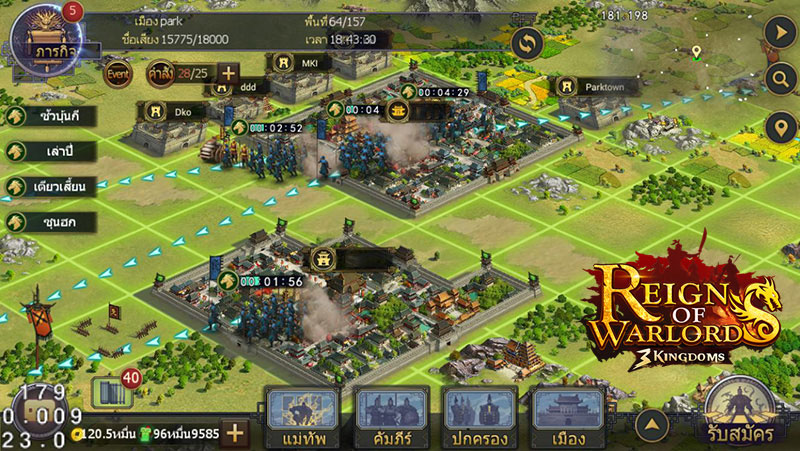Open the Event button
Viewport: 800px width, 451px height.
point(118,73)
